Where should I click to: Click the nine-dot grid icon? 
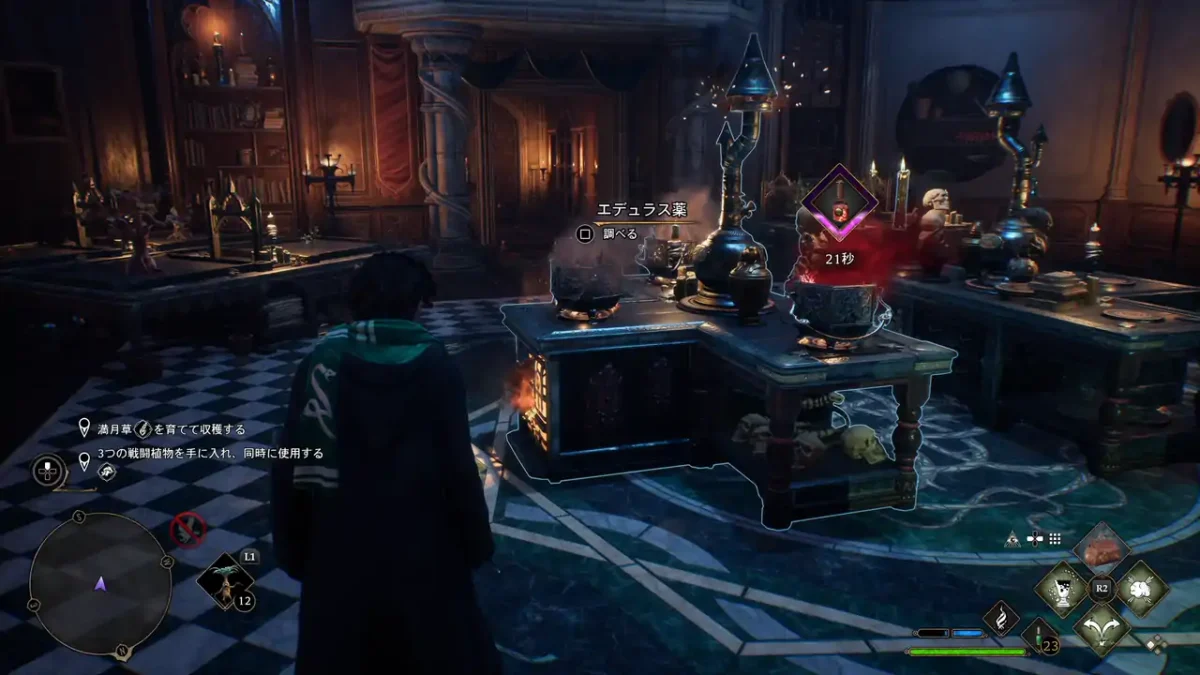pyautogui.click(x=1054, y=538)
